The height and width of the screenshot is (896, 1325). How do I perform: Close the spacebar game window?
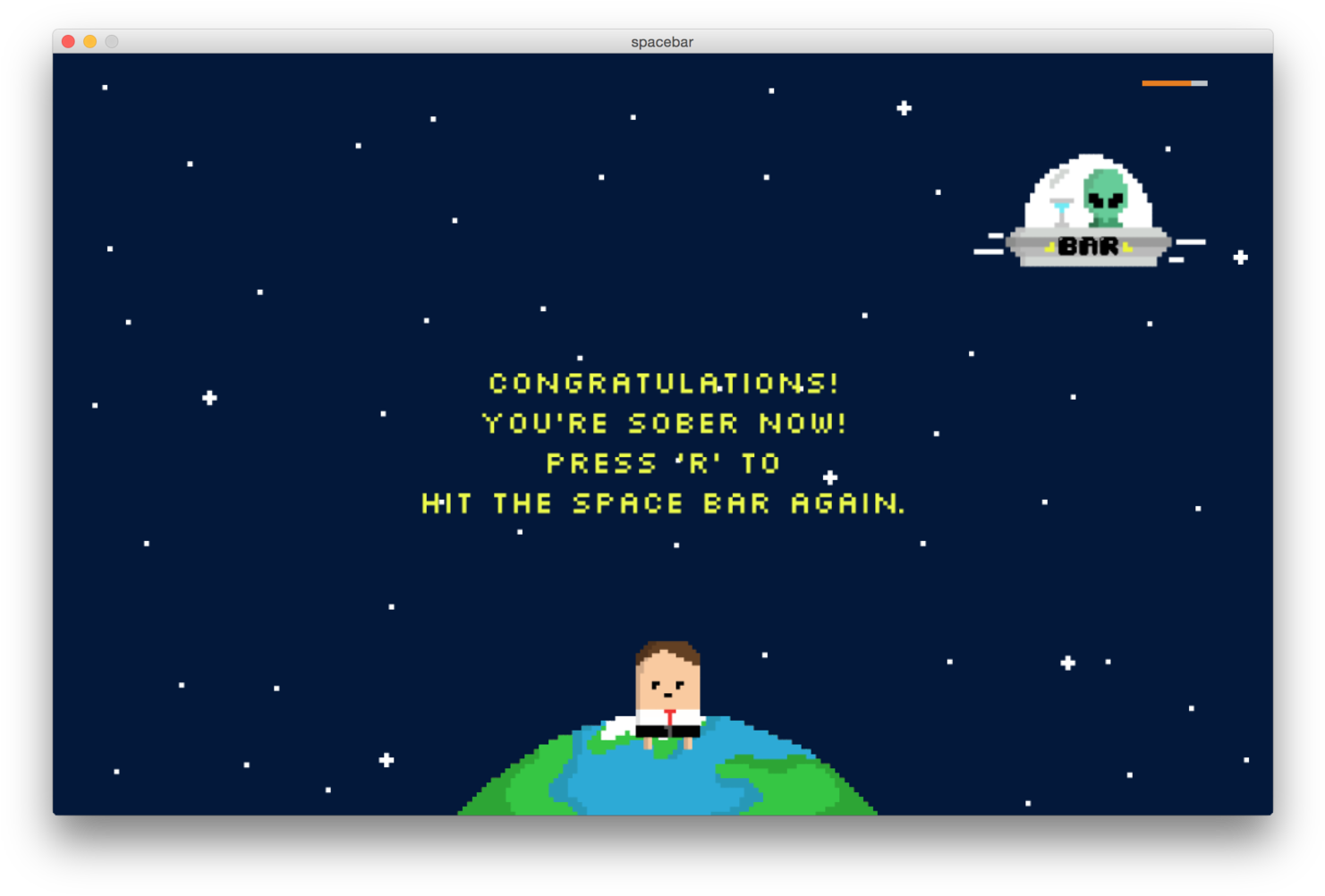(x=68, y=42)
